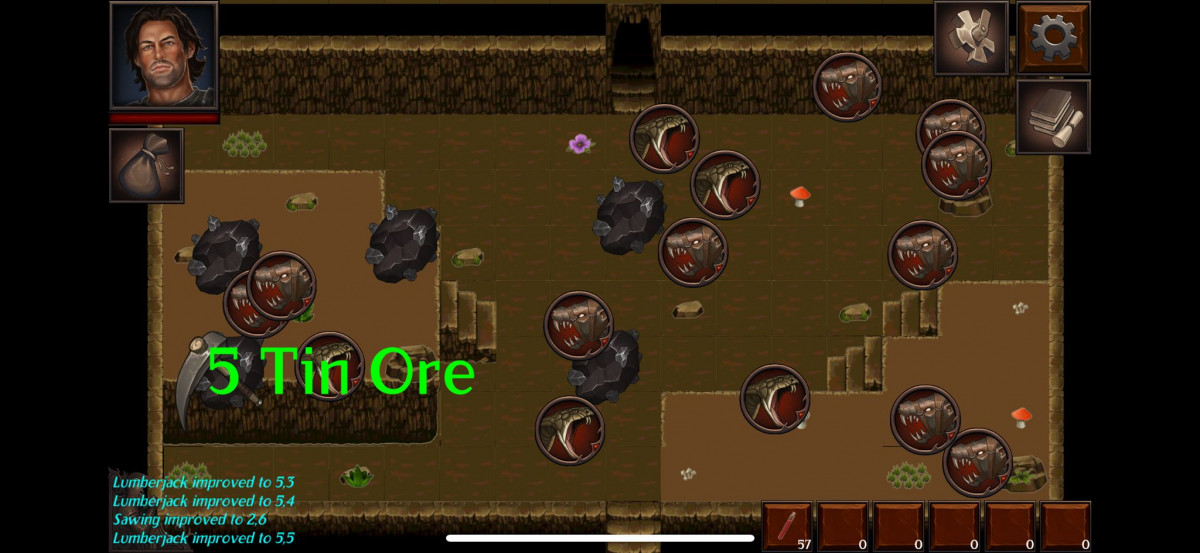Click the fan-blade icon button
This screenshot has height=553, width=1200.
tap(971, 38)
